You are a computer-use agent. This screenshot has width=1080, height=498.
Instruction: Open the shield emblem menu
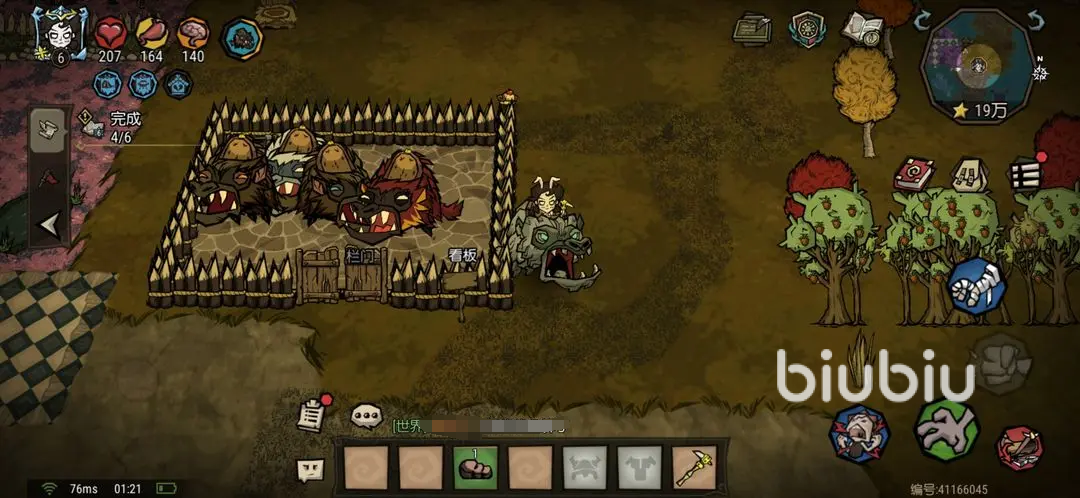807,29
